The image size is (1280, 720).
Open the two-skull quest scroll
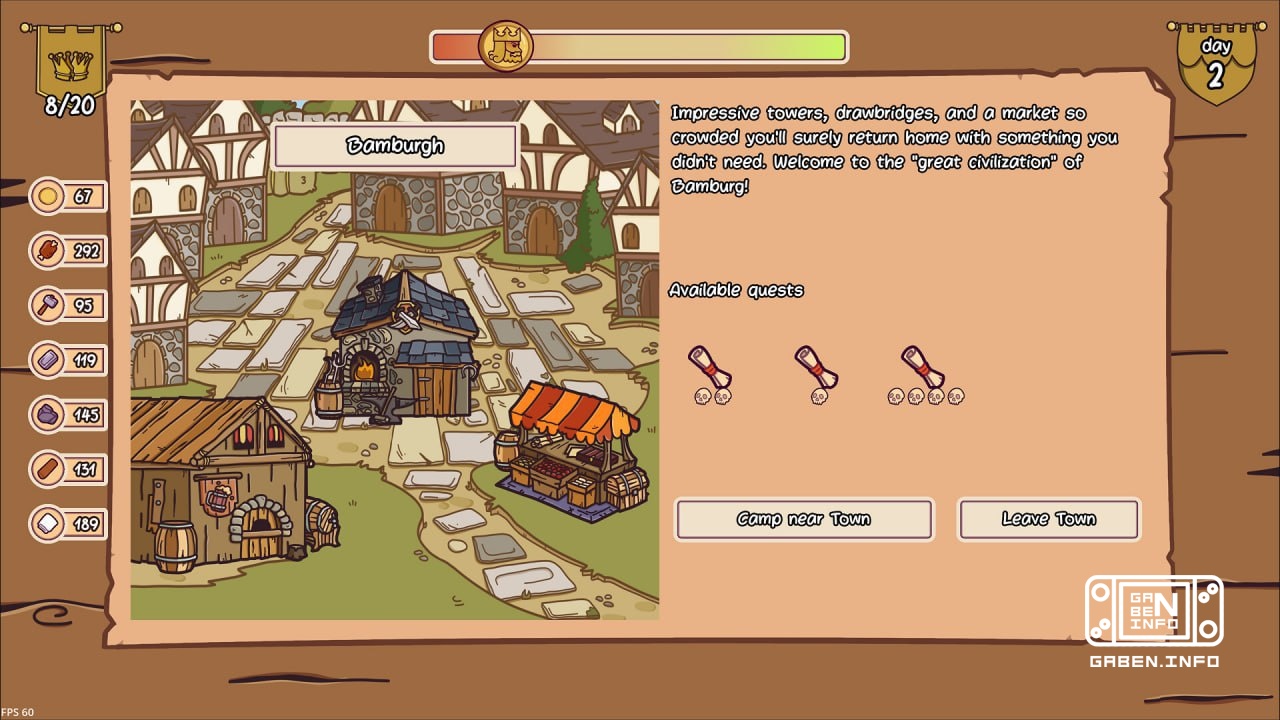(710, 365)
